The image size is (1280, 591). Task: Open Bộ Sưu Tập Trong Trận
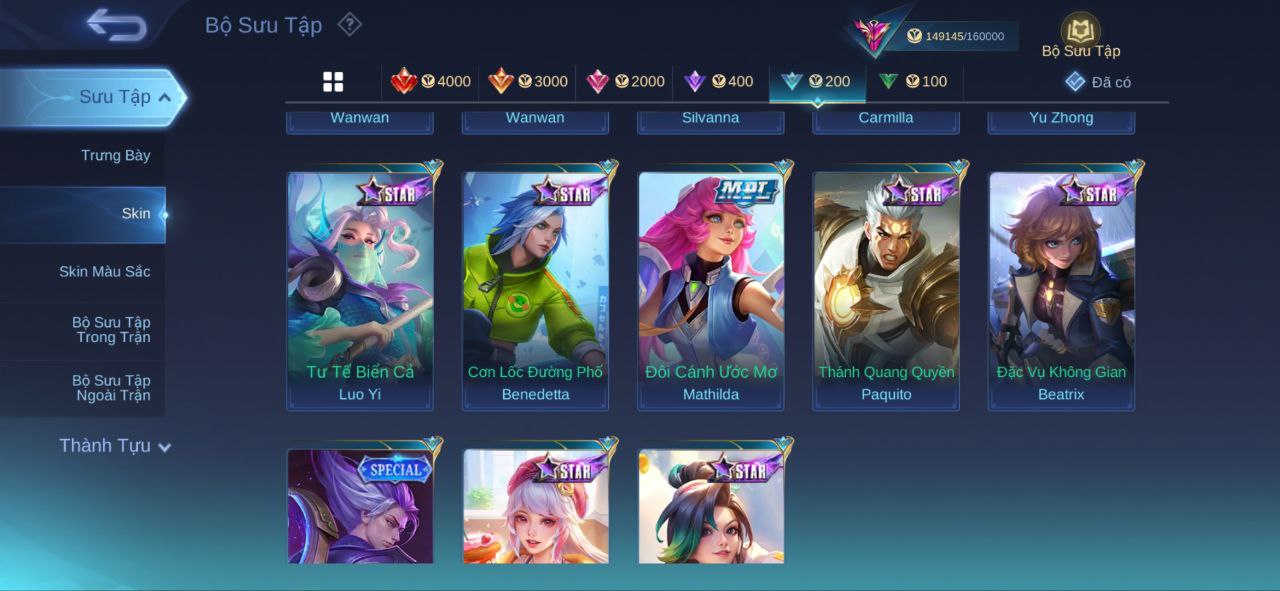(x=111, y=330)
